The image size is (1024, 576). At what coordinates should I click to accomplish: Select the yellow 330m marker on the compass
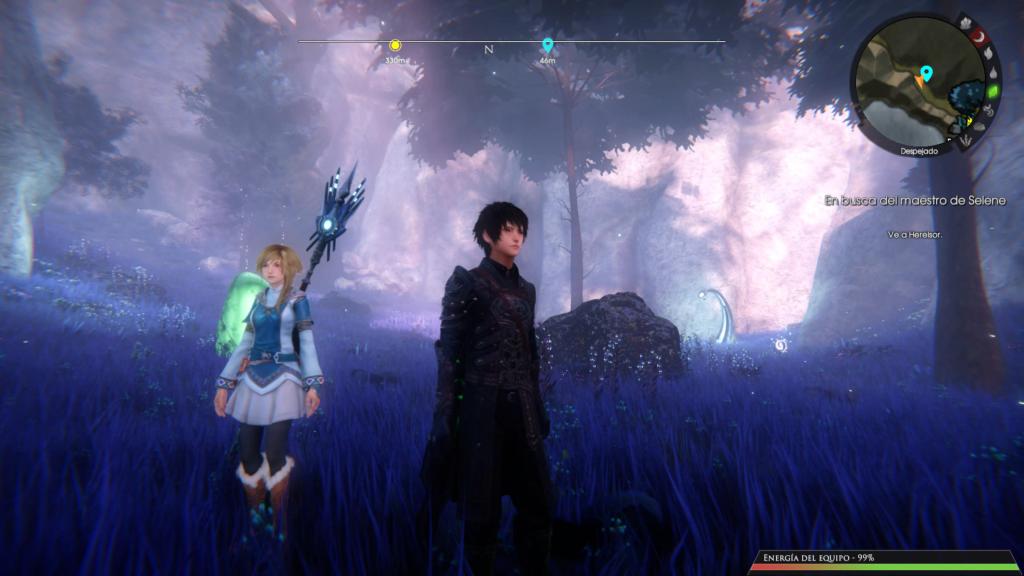tap(395, 45)
